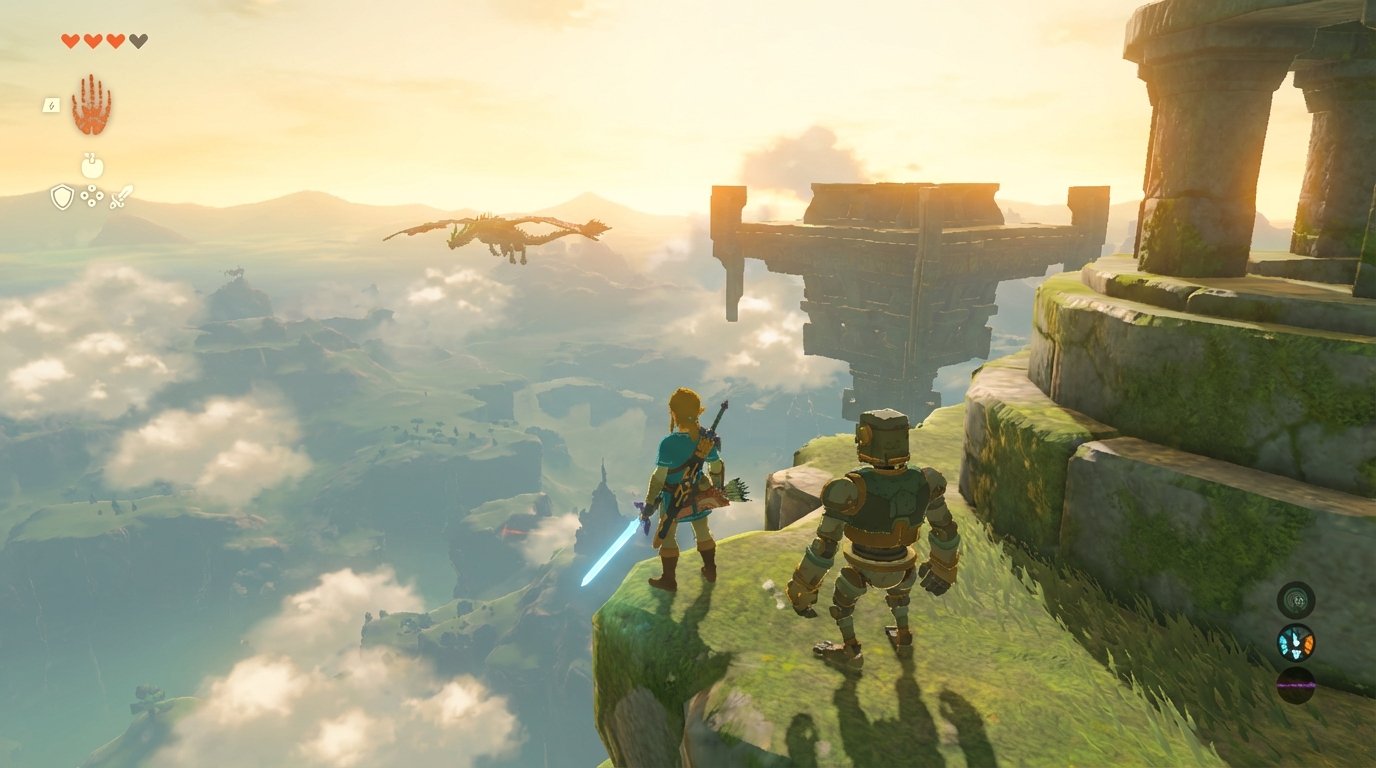Click the temperature gauge dial
Image resolution: width=1376 pixels, height=768 pixels.
pos(1295,643)
